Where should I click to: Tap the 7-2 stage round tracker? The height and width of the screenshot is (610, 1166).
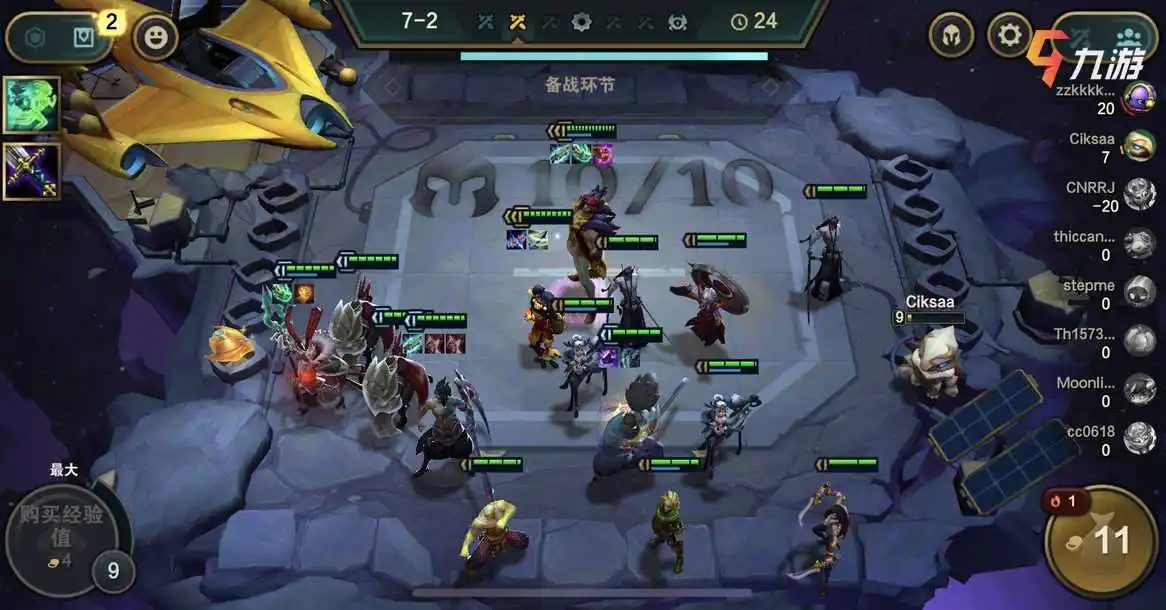419,21
